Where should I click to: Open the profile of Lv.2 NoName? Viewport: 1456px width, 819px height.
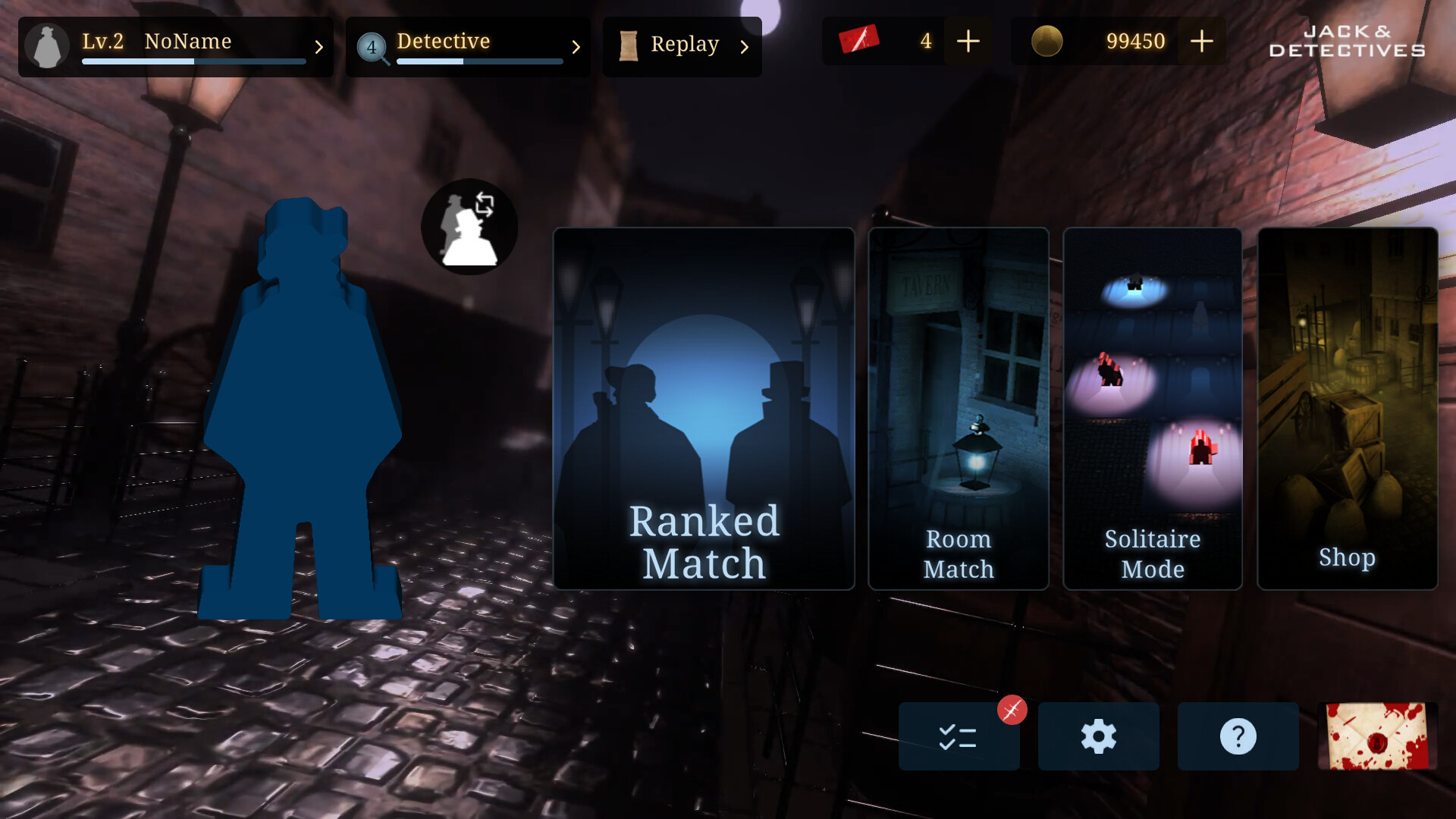(x=47, y=45)
